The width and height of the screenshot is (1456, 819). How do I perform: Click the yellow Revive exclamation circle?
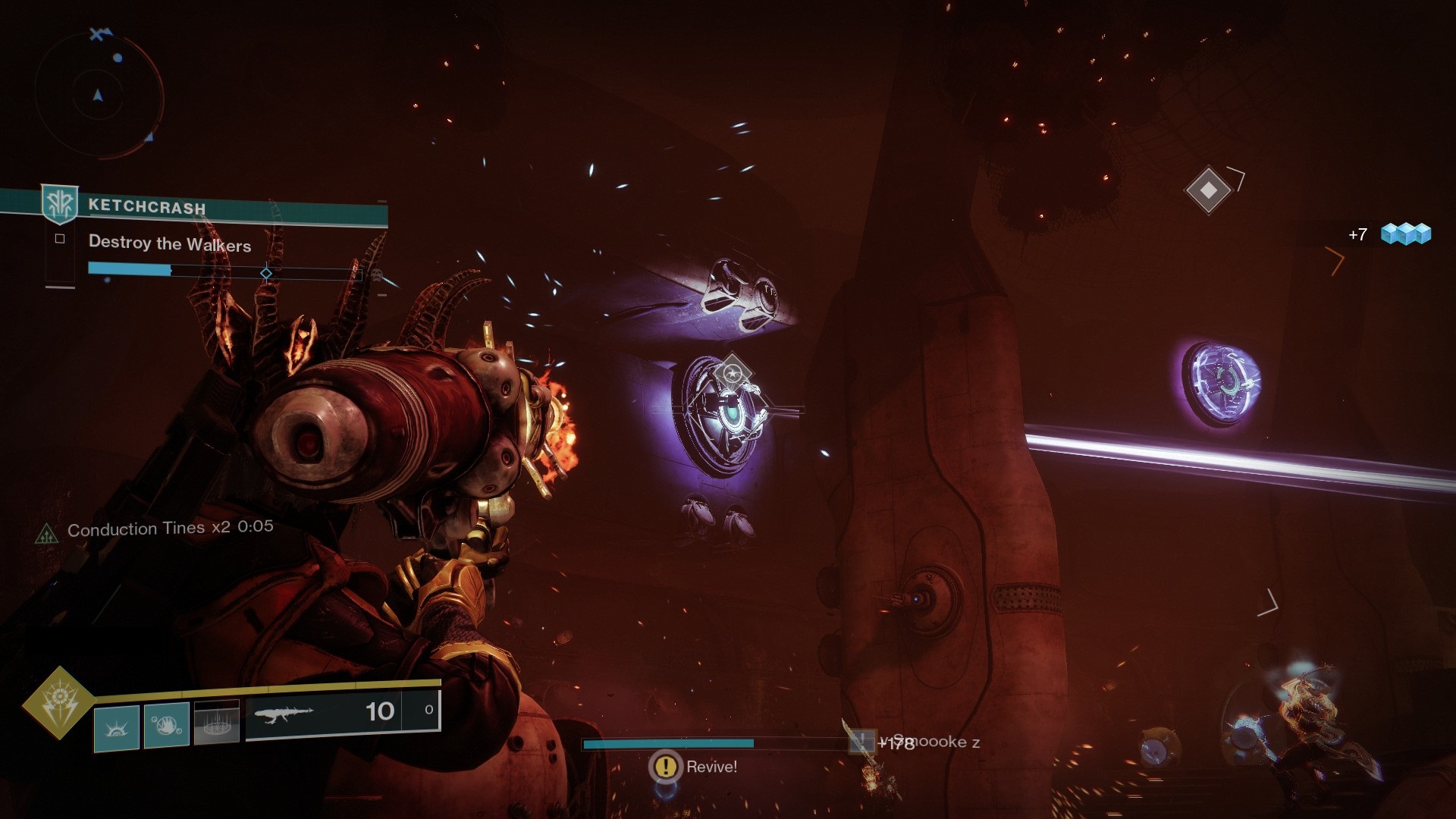[x=664, y=767]
